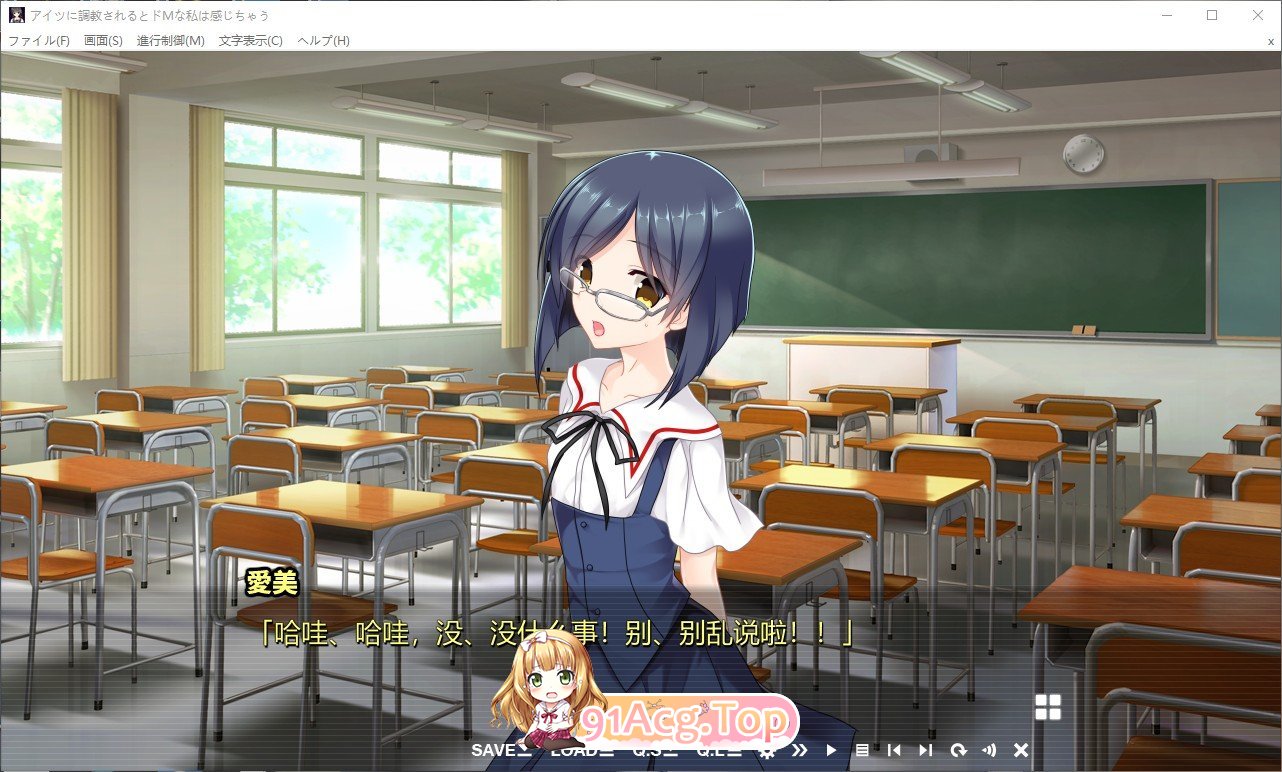
Task: Open the 画面(S) menu
Action: 102,40
